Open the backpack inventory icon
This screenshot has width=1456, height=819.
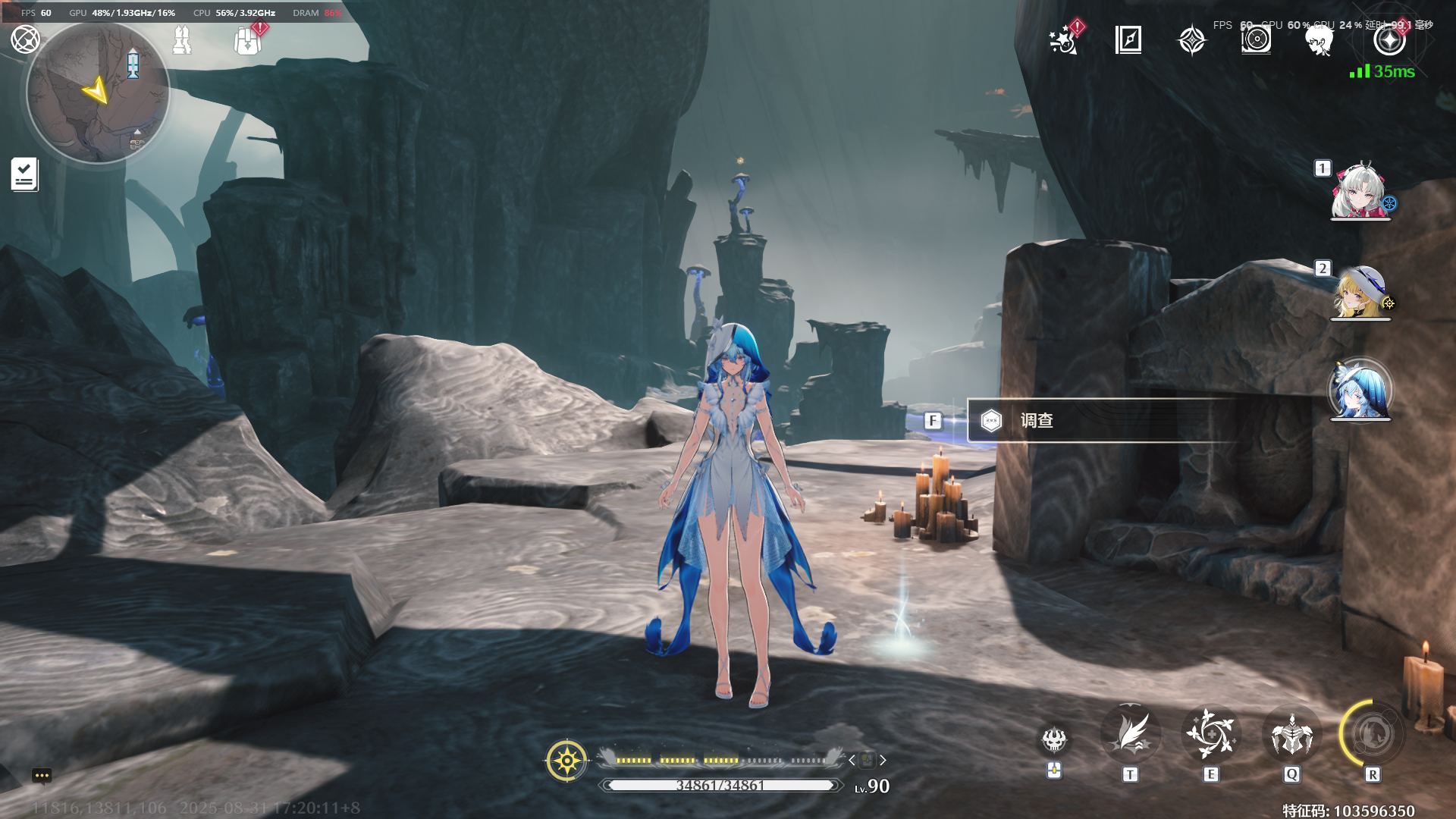(x=247, y=41)
